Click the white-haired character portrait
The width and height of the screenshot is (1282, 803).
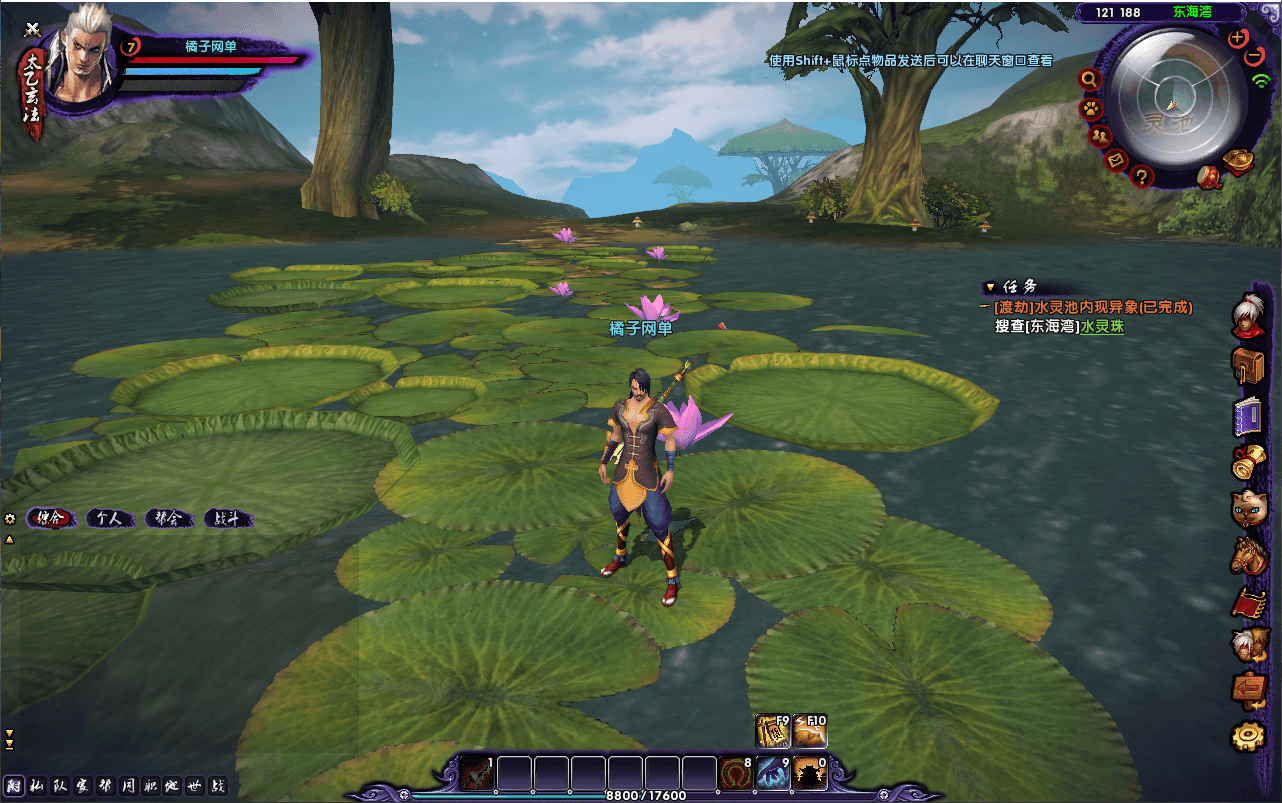pos(77,58)
